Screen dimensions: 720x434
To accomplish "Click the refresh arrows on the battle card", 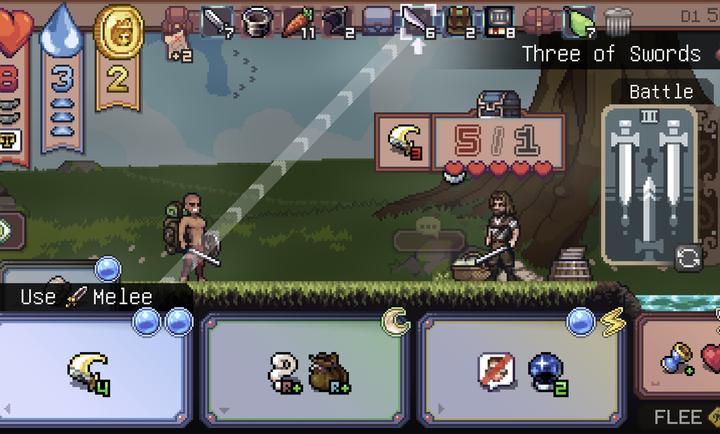I will pos(689,258).
